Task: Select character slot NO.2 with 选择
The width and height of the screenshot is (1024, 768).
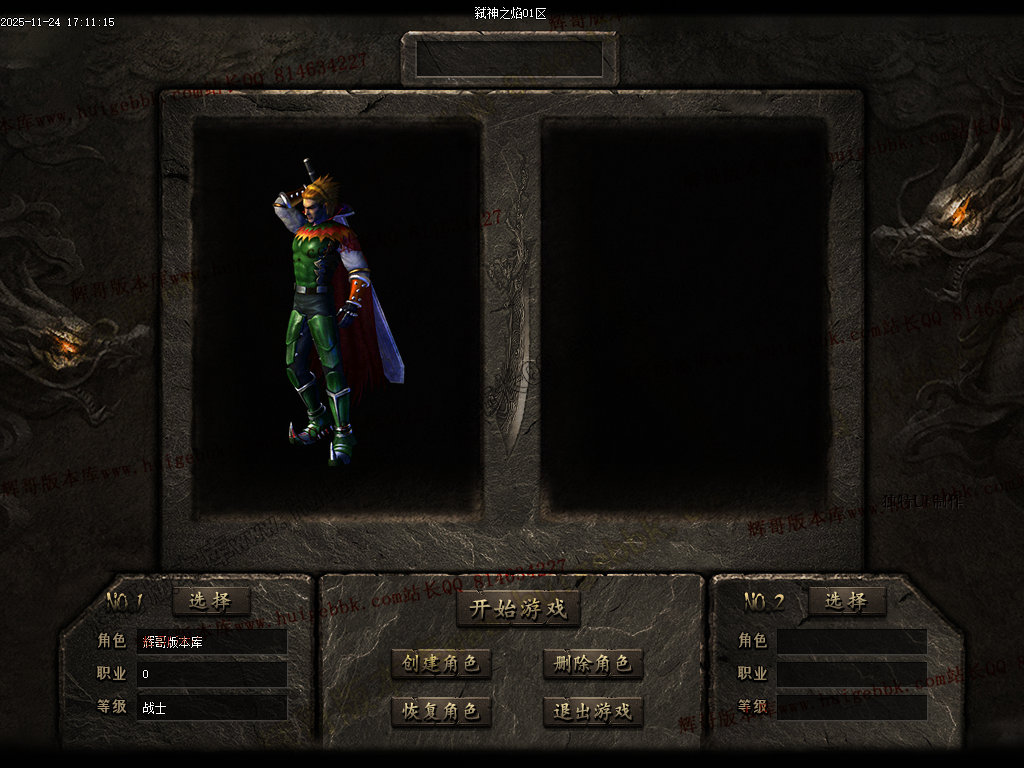Action: pyautogui.click(x=846, y=601)
